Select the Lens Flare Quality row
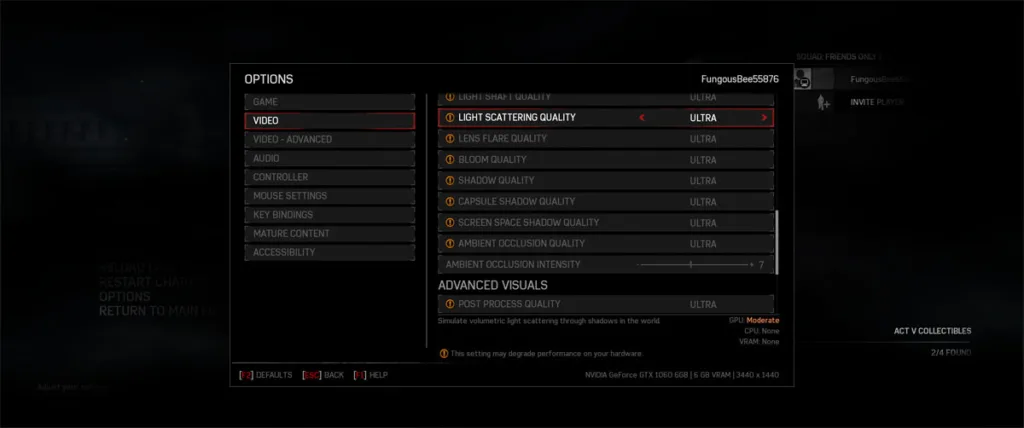 click(x=605, y=139)
